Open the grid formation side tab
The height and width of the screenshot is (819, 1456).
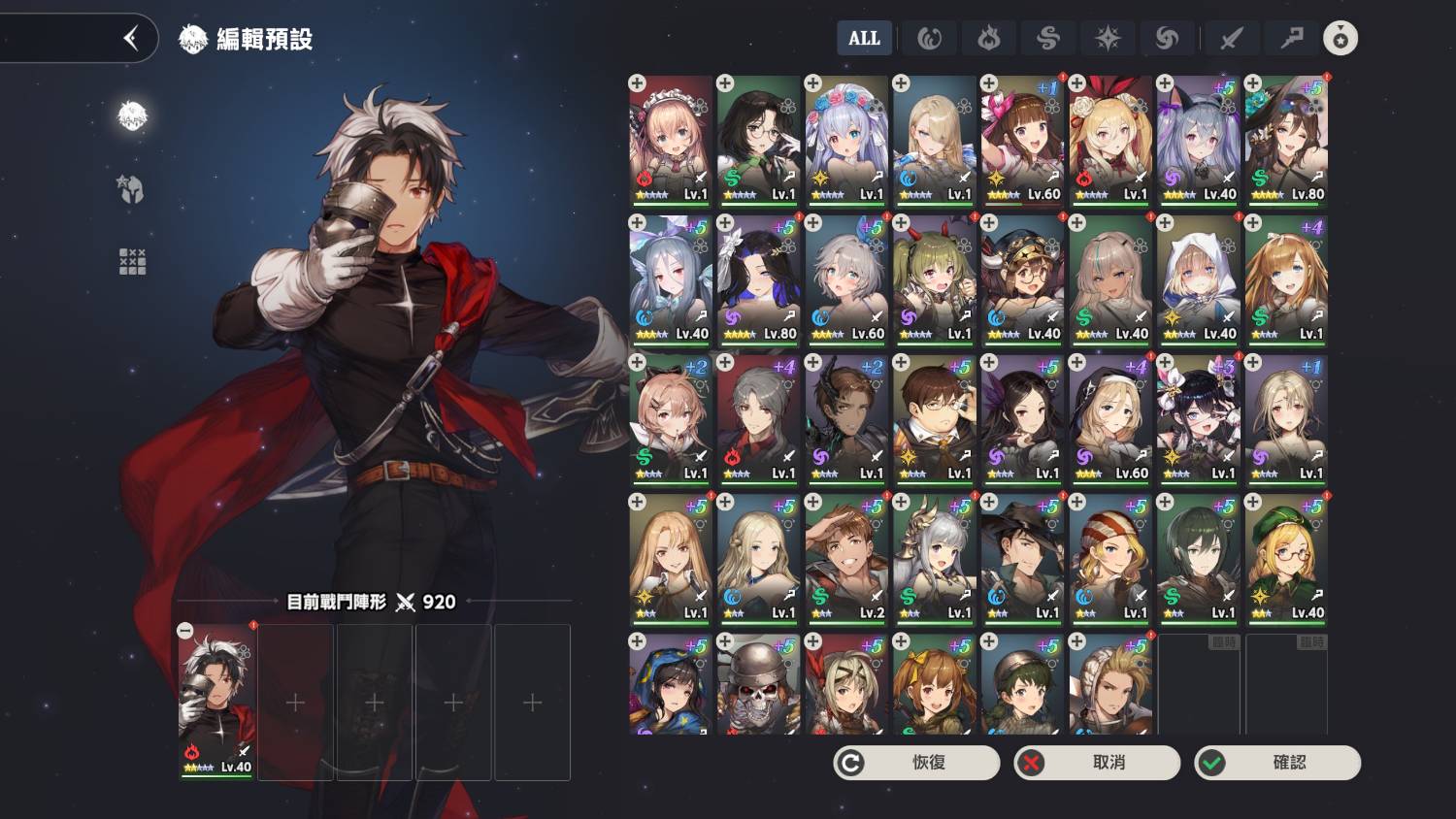pos(132,261)
